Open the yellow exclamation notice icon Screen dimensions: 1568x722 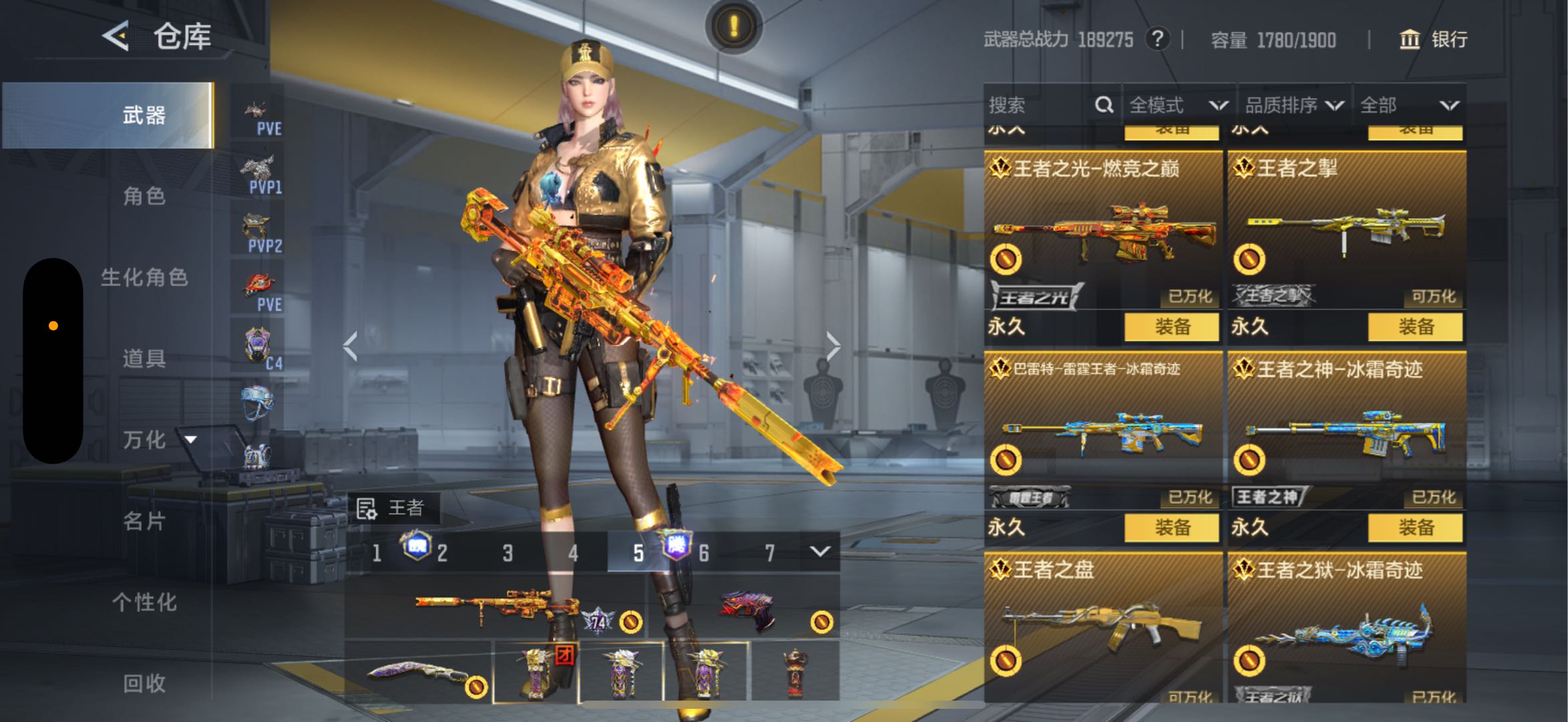(734, 27)
